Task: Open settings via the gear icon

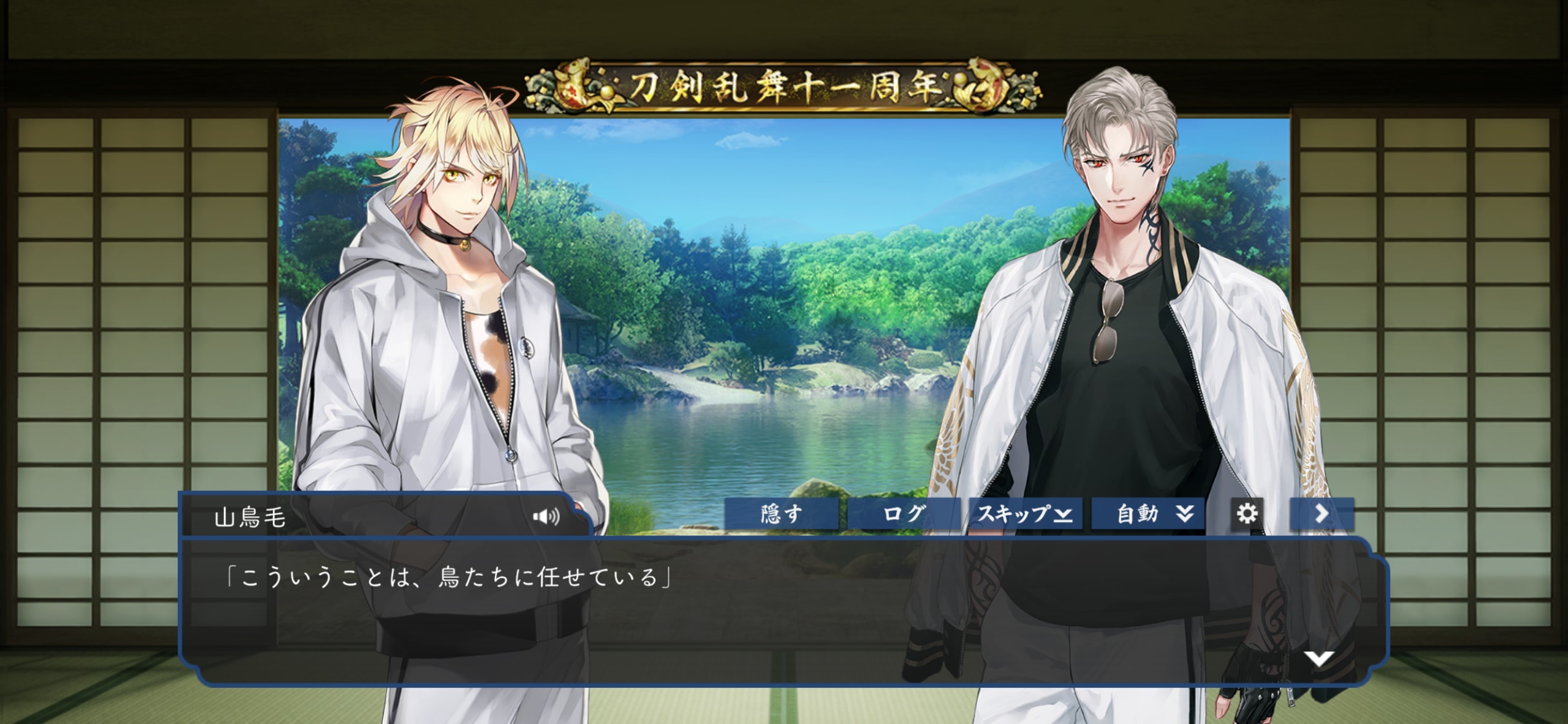Action: click(1247, 514)
